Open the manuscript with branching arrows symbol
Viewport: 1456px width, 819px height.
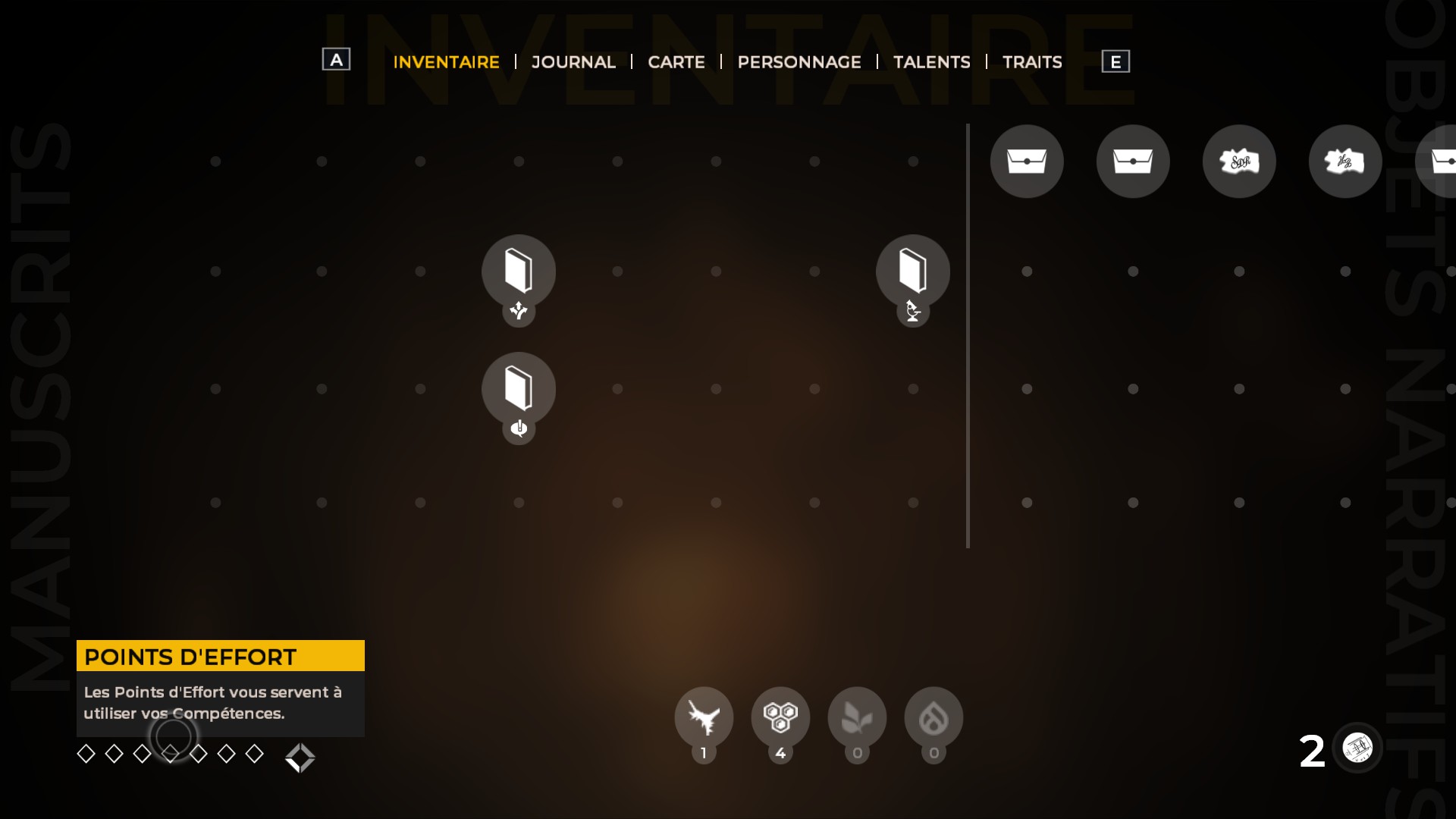(x=519, y=271)
